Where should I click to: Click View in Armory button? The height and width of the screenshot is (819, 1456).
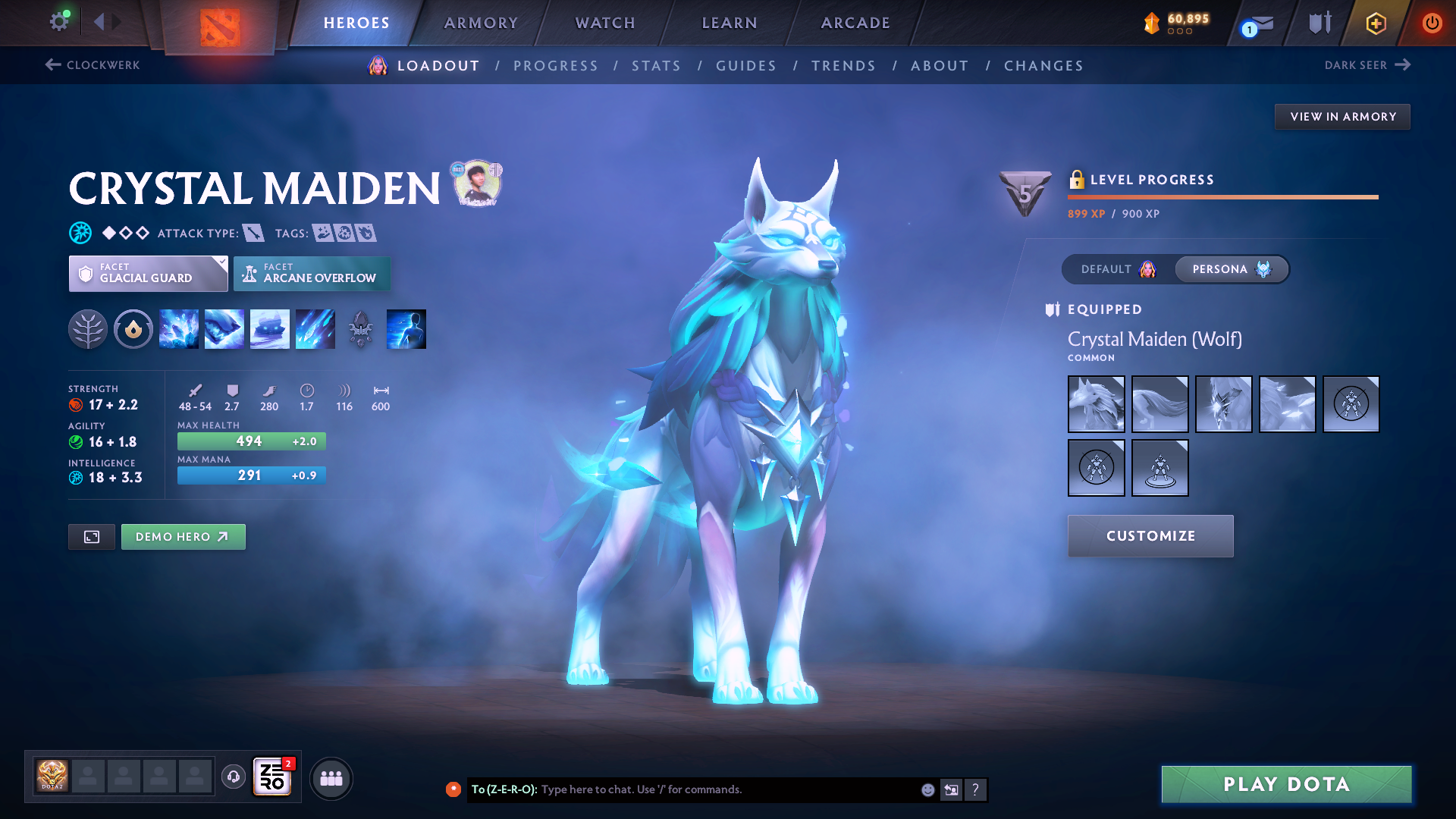[1342, 117]
